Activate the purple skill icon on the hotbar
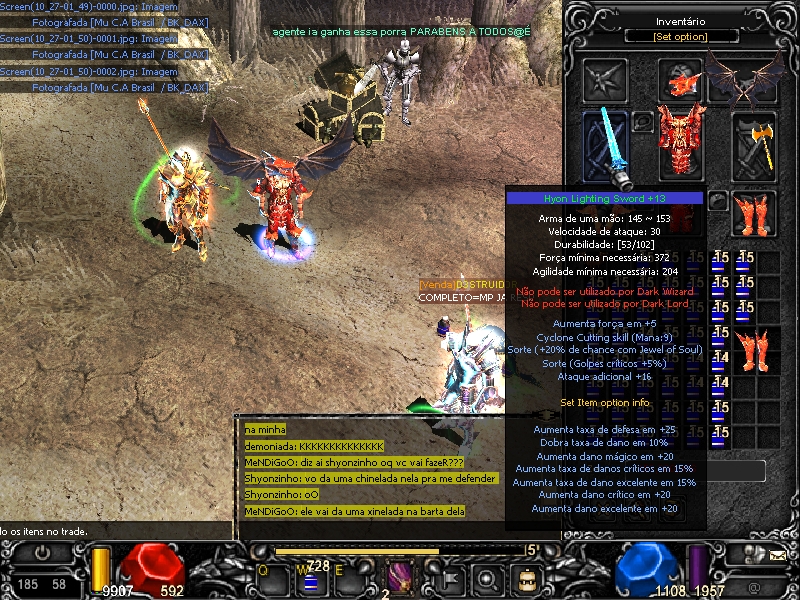Image resolution: width=800 pixels, height=600 pixels. (401, 577)
